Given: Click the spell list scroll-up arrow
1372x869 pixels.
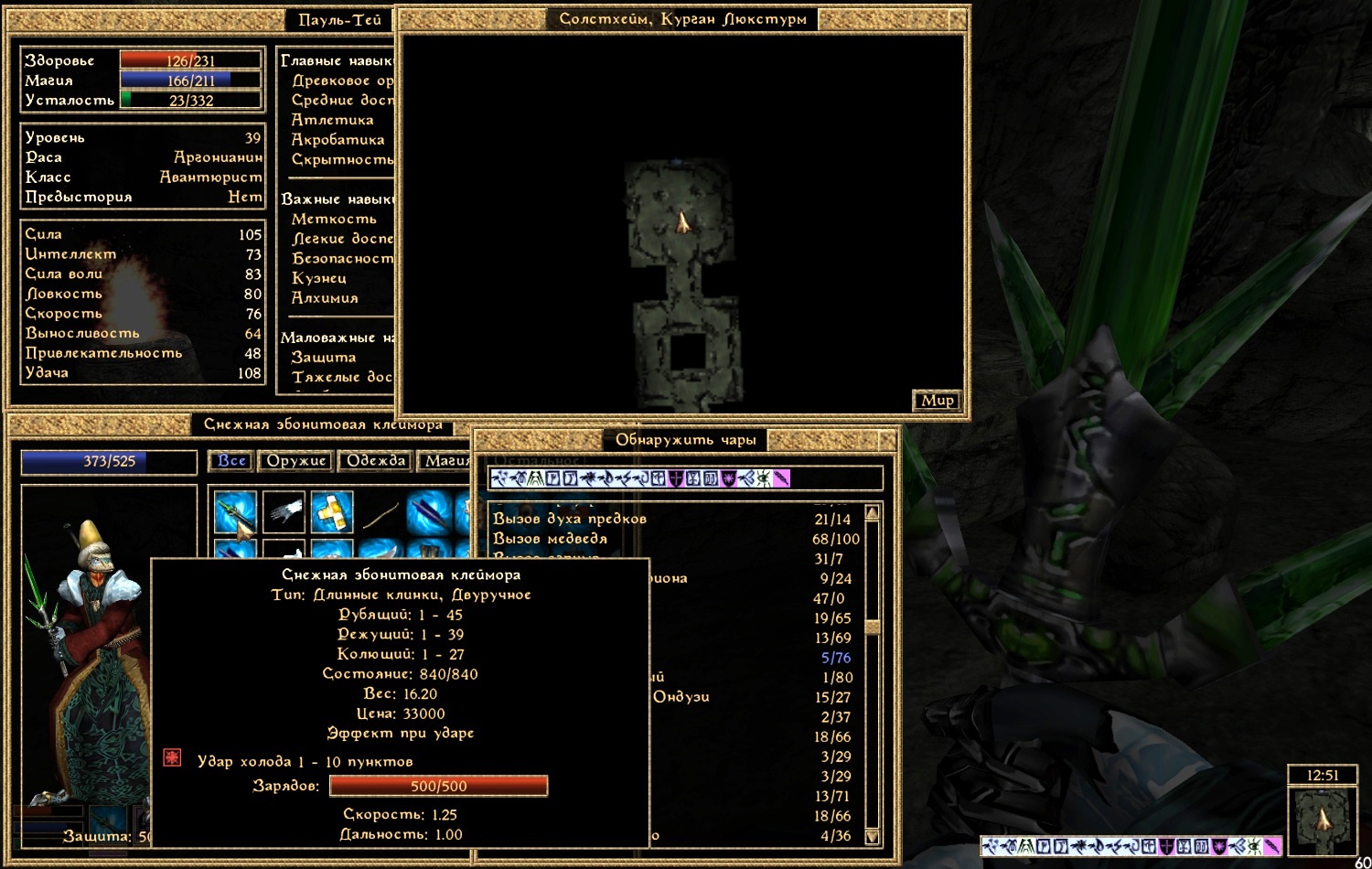Looking at the screenshot, I should click(x=872, y=513).
